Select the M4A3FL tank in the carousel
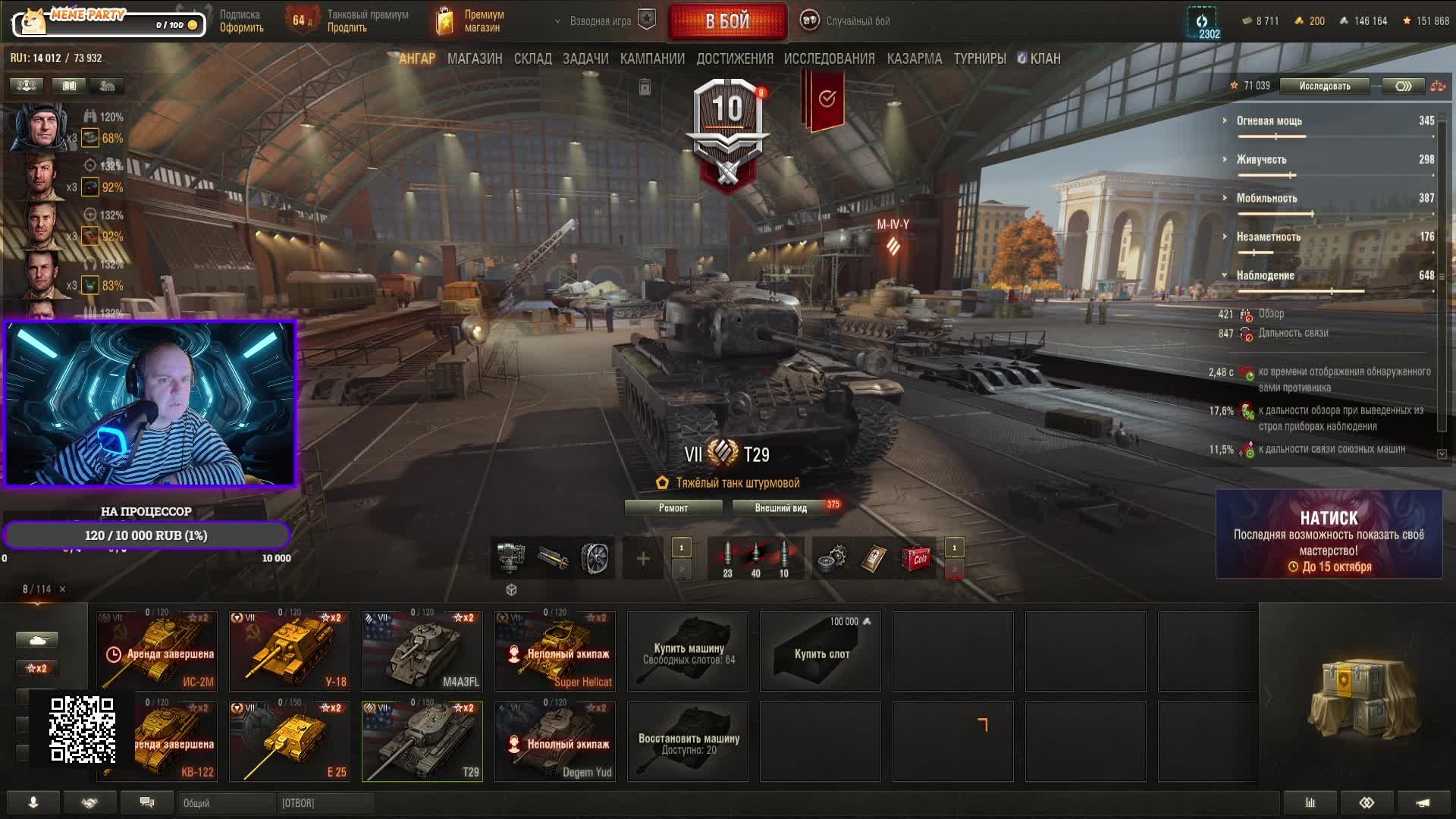1456x819 pixels. tap(422, 651)
